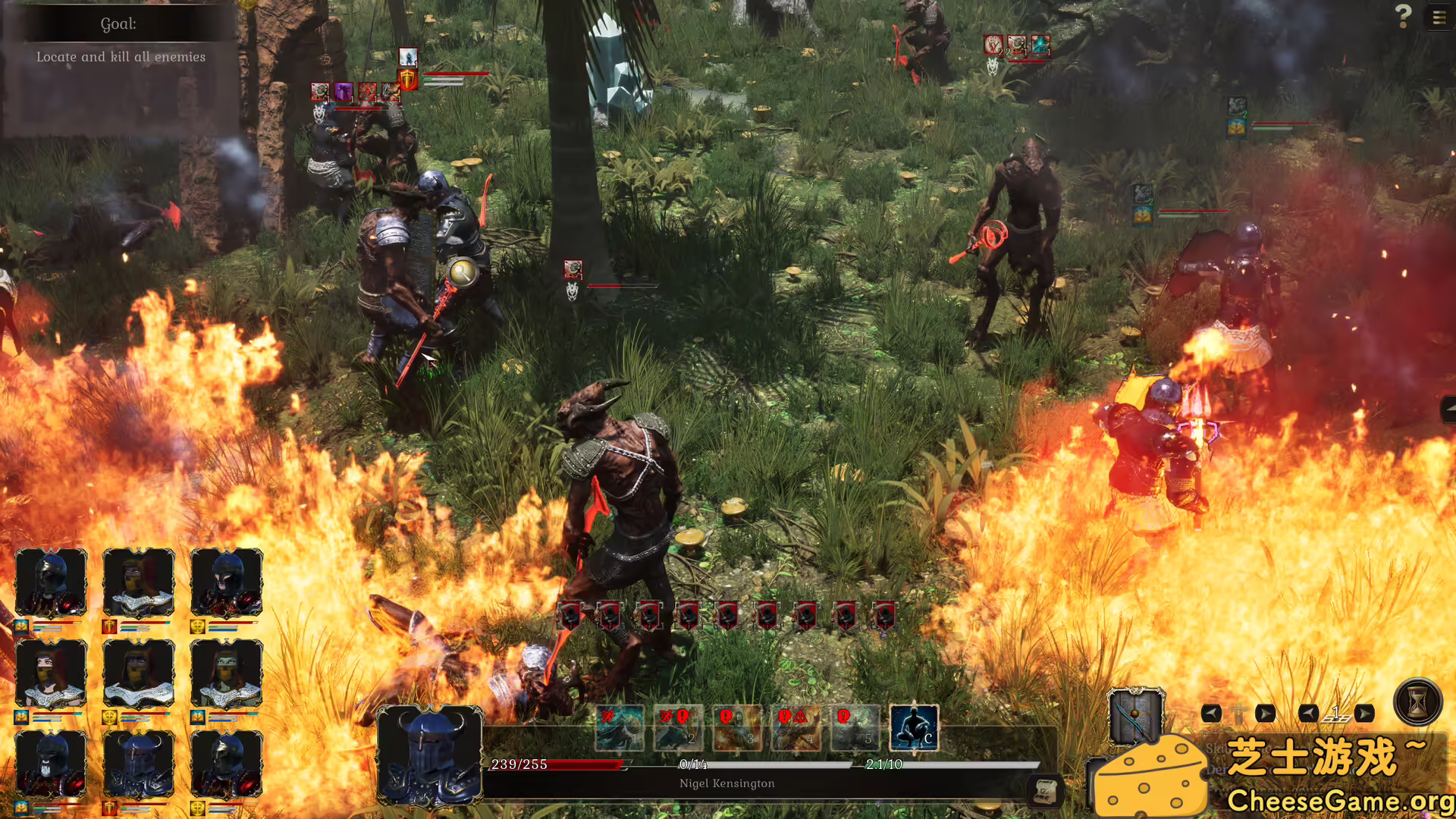Open the hamburger main menu
The height and width of the screenshot is (819, 1456).
[1439, 17]
